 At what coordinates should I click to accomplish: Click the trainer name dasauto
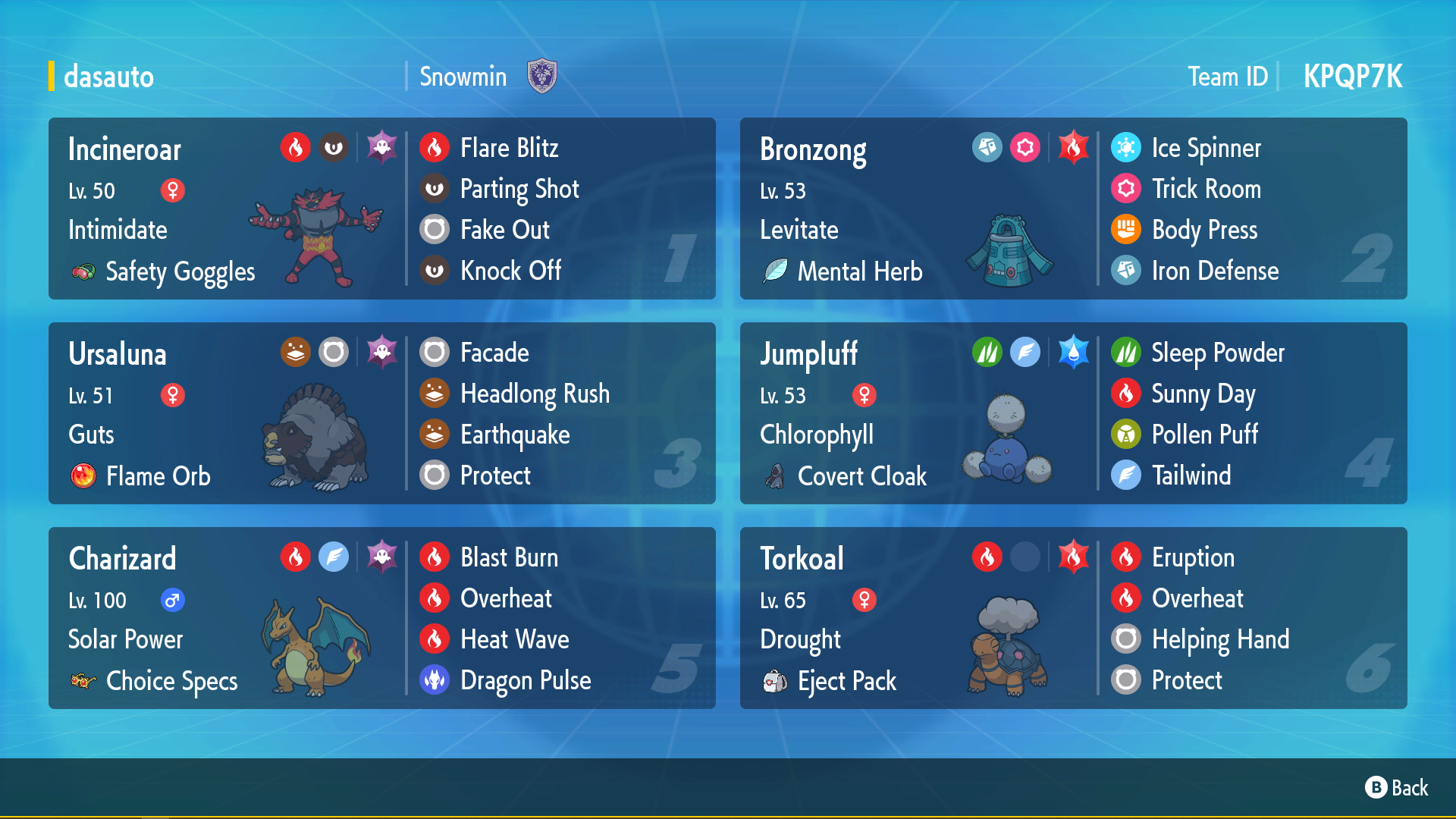point(108,77)
